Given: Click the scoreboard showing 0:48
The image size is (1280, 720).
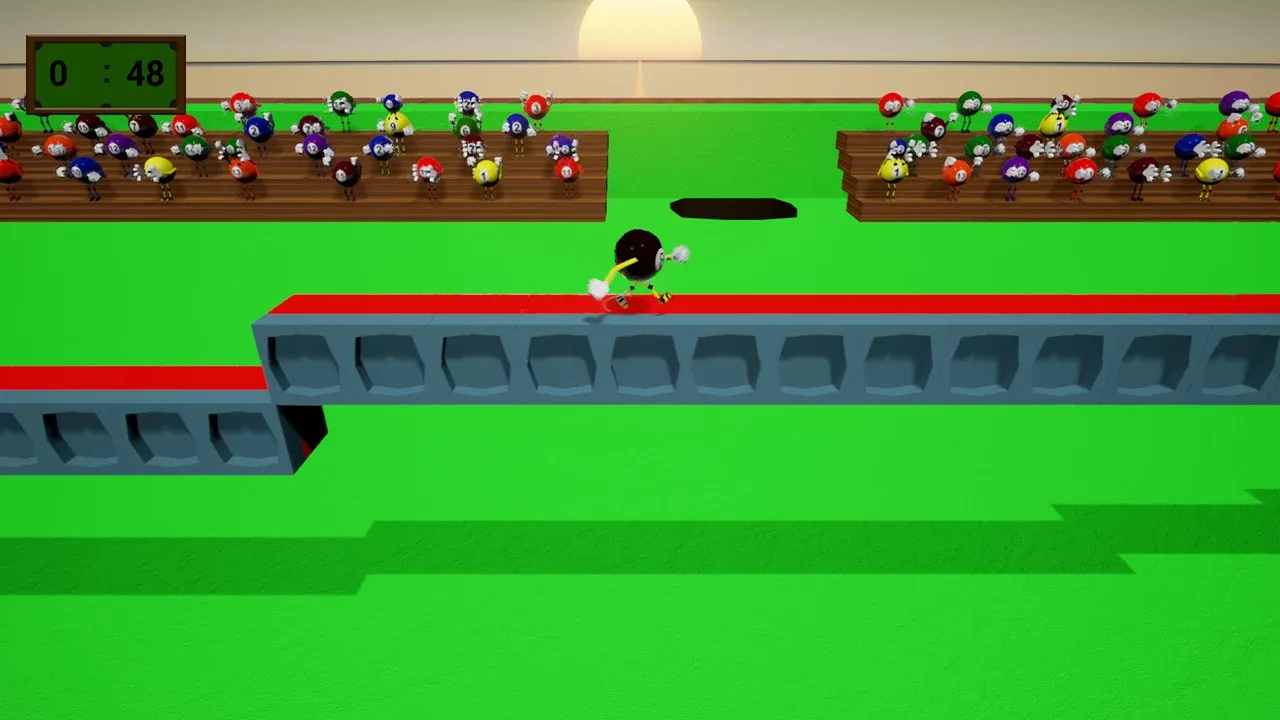Looking at the screenshot, I should coord(104,74).
